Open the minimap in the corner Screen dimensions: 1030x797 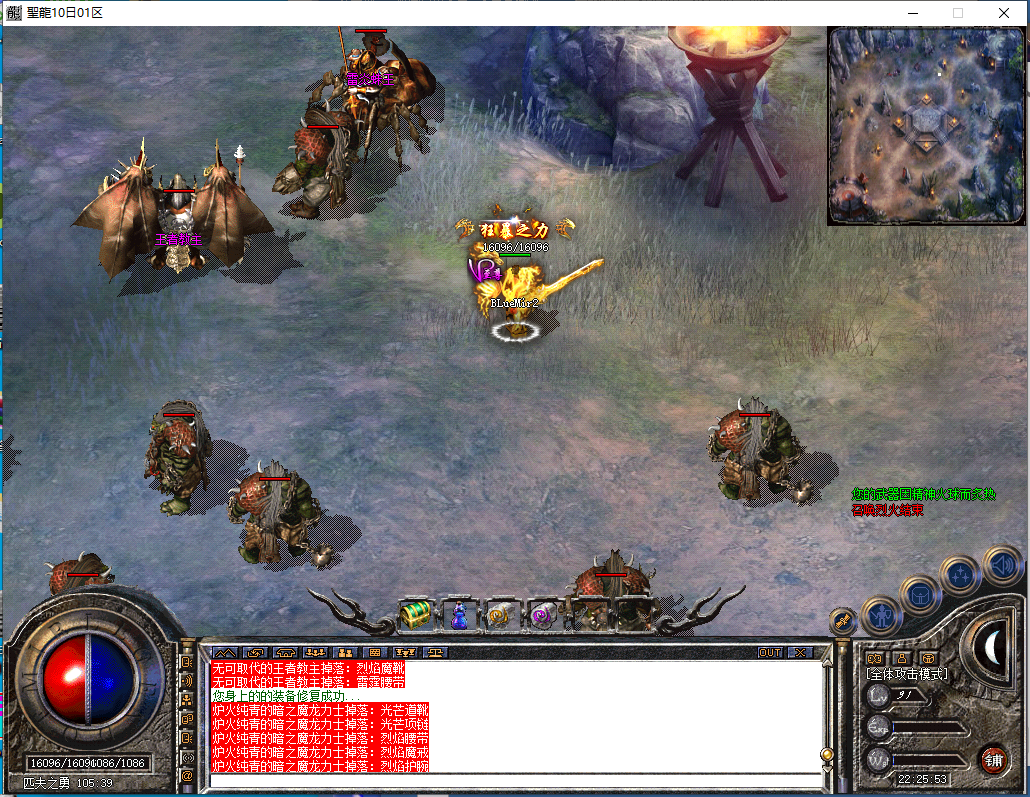[926, 125]
